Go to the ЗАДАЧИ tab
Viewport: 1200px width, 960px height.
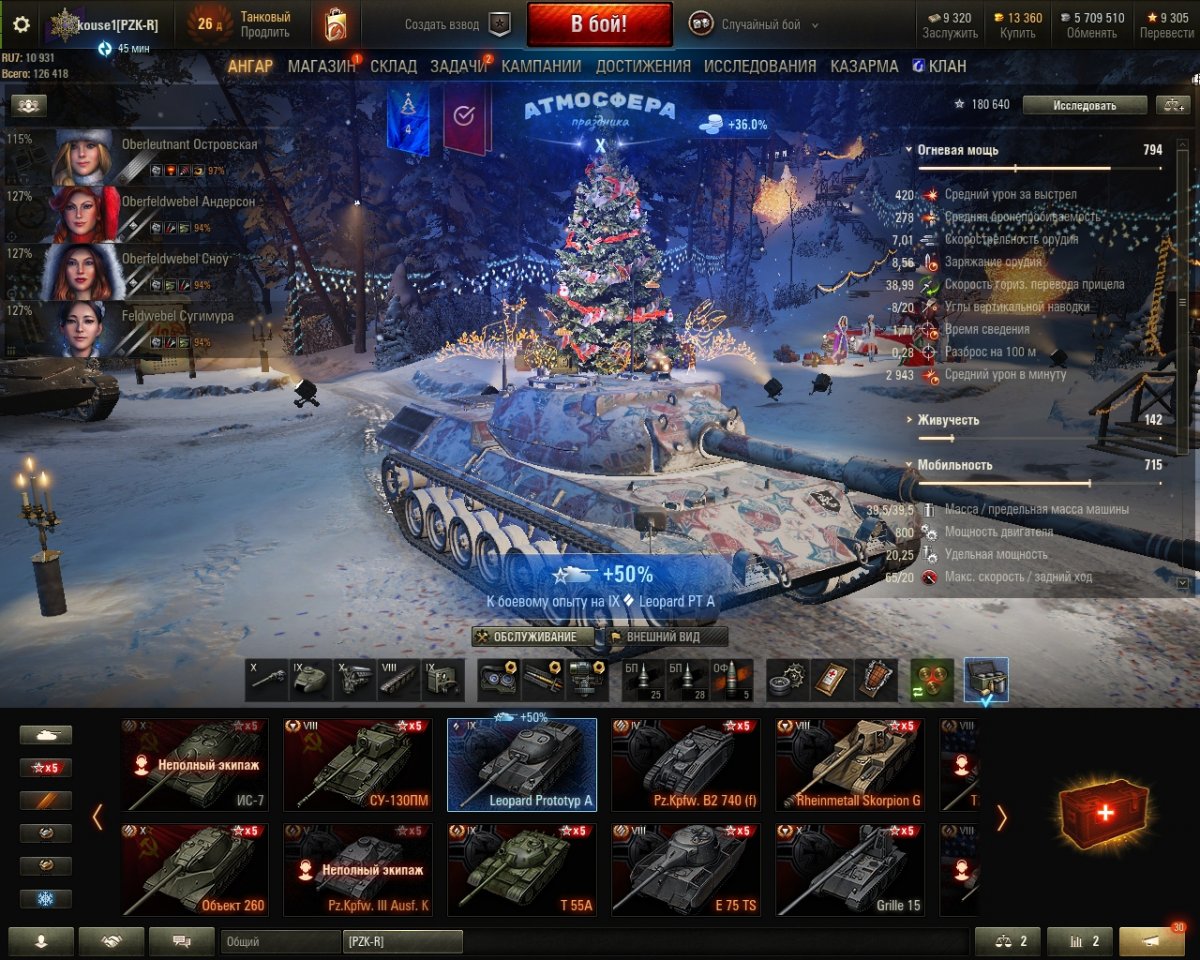(459, 66)
